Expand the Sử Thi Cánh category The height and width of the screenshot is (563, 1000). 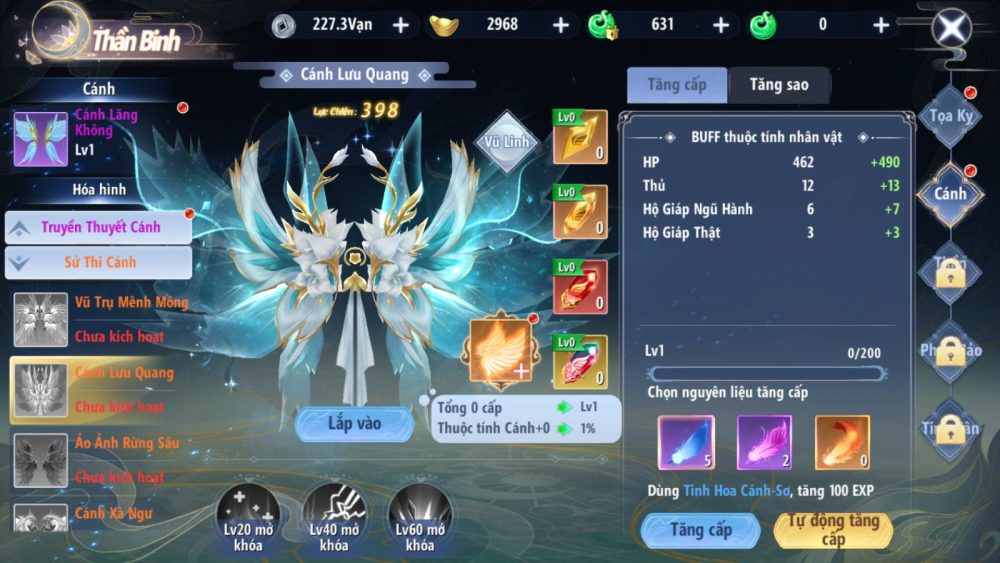click(x=98, y=263)
